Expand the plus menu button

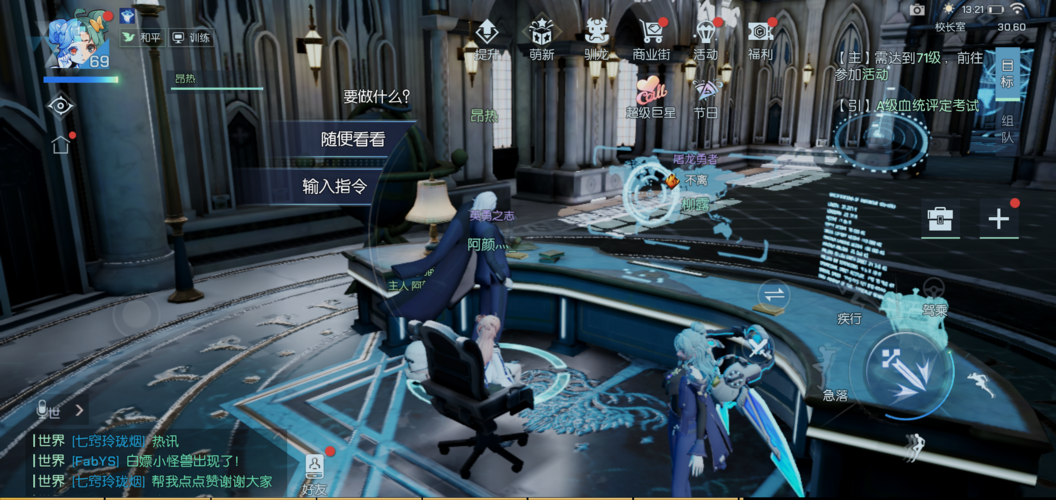pyautogui.click(x=998, y=219)
